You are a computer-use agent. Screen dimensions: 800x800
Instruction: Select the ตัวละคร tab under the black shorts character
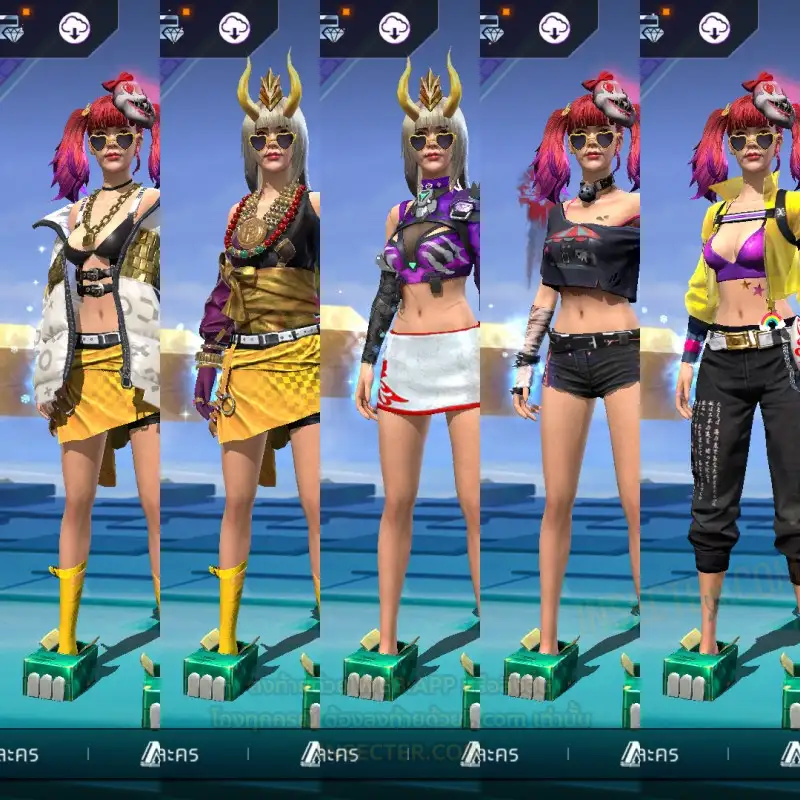[500, 754]
